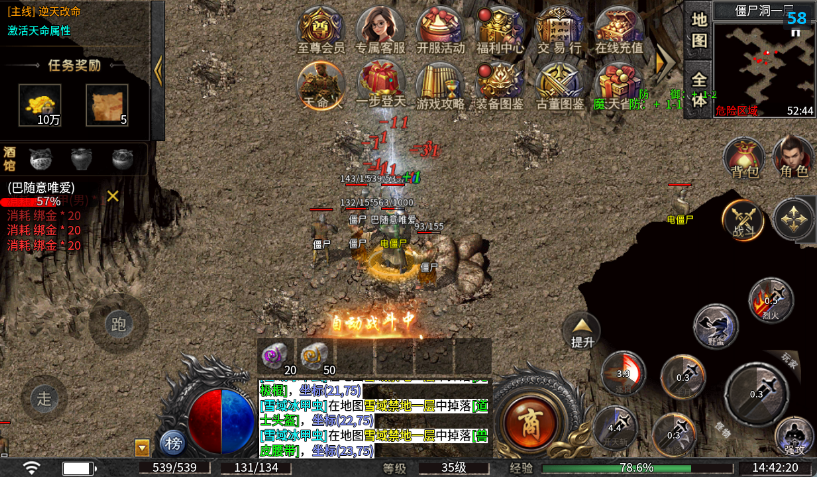Open 在线充值 online recharge
Image resolution: width=817 pixels, height=477 pixels.
619,28
